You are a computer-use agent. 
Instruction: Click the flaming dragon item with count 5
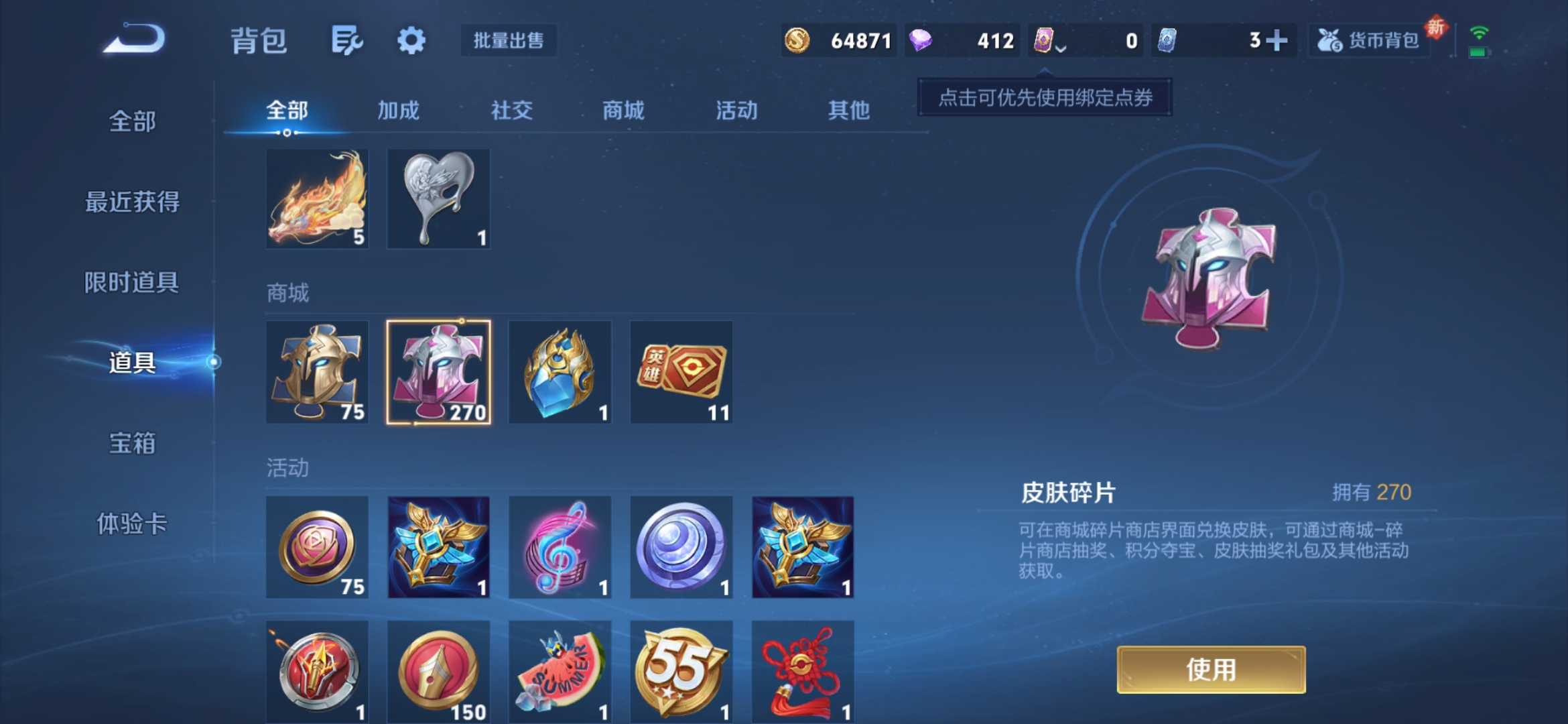coord(317,198)
